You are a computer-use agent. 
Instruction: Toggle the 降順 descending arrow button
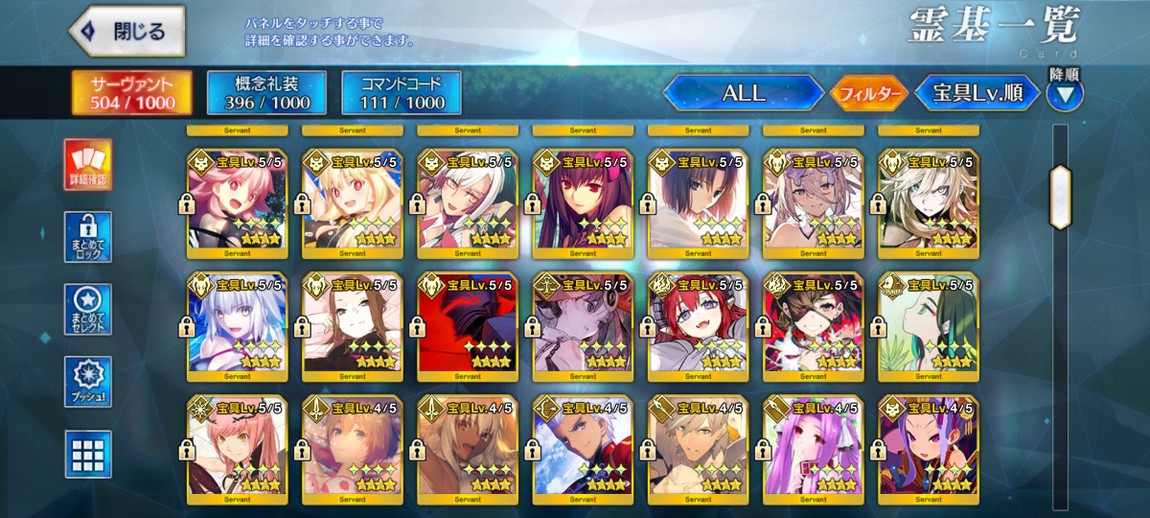[1065, 95]
